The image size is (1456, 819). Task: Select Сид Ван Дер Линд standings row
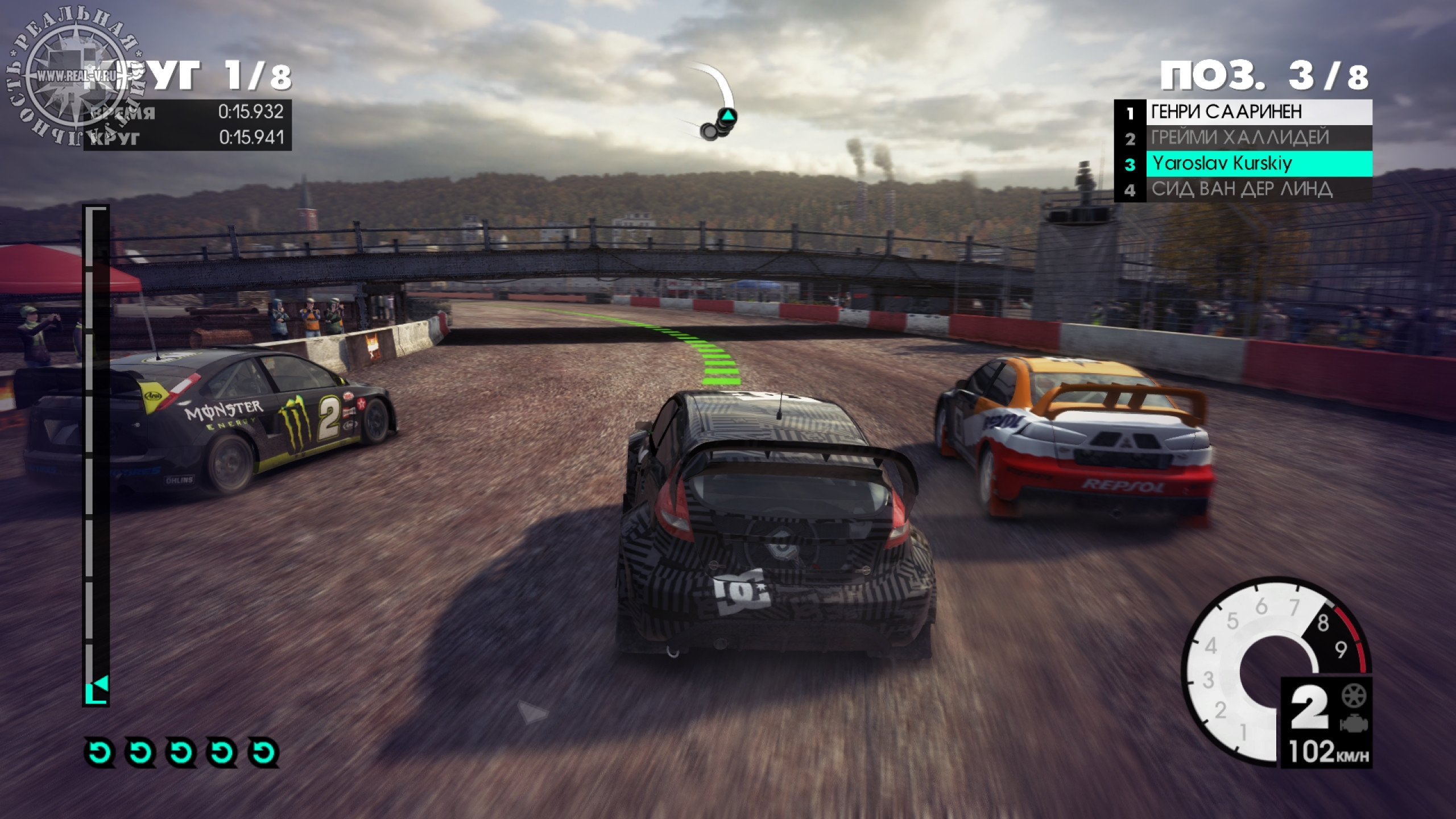(1243, 189)
